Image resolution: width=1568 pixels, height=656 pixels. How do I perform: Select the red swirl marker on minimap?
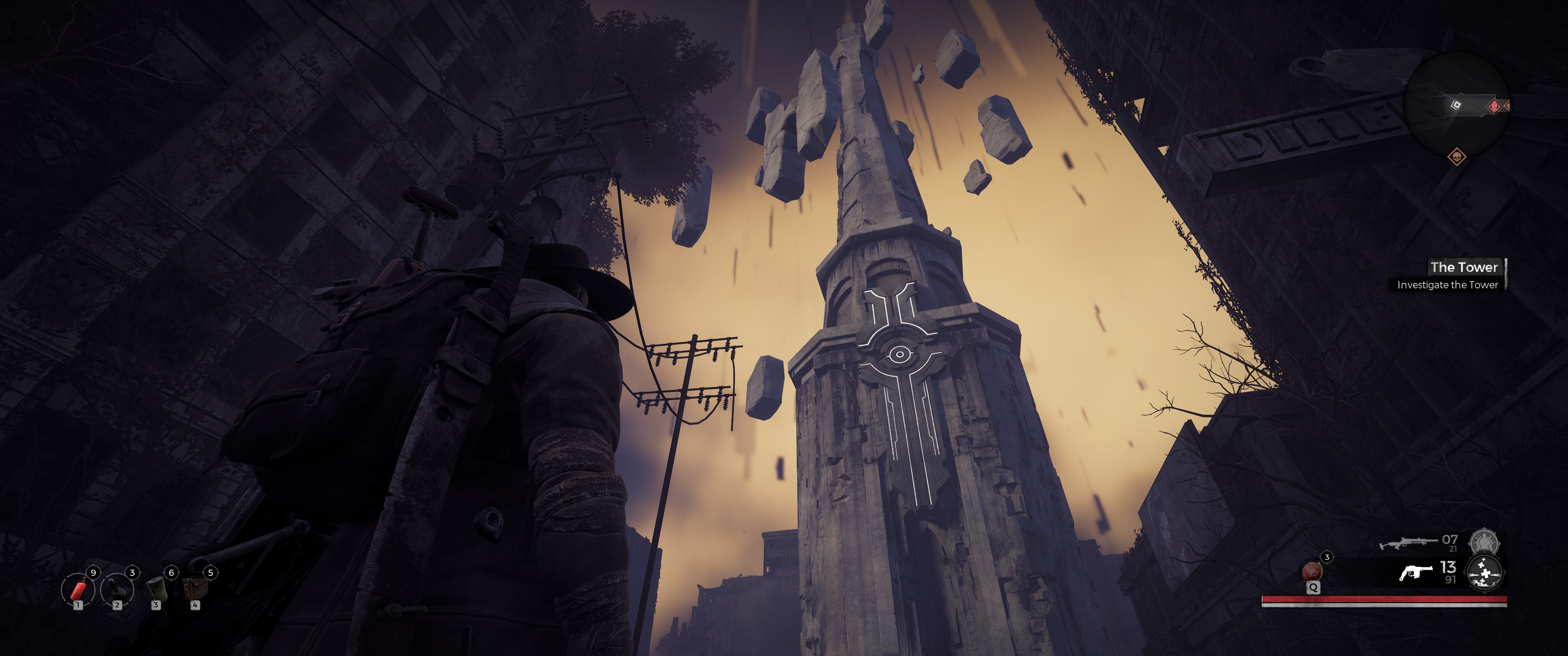(x=1494, y=107)
